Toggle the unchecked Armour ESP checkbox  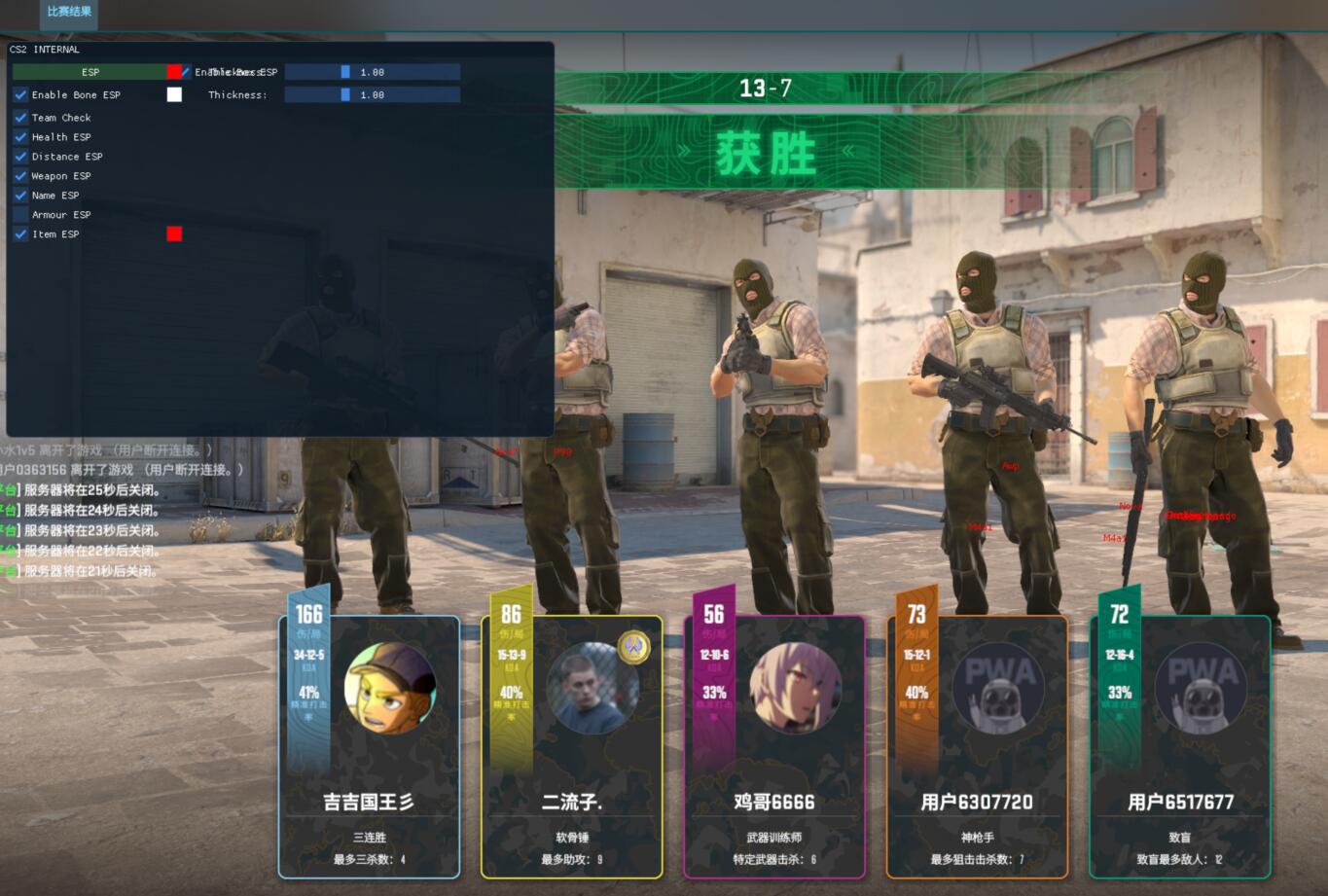click(20, 215)
